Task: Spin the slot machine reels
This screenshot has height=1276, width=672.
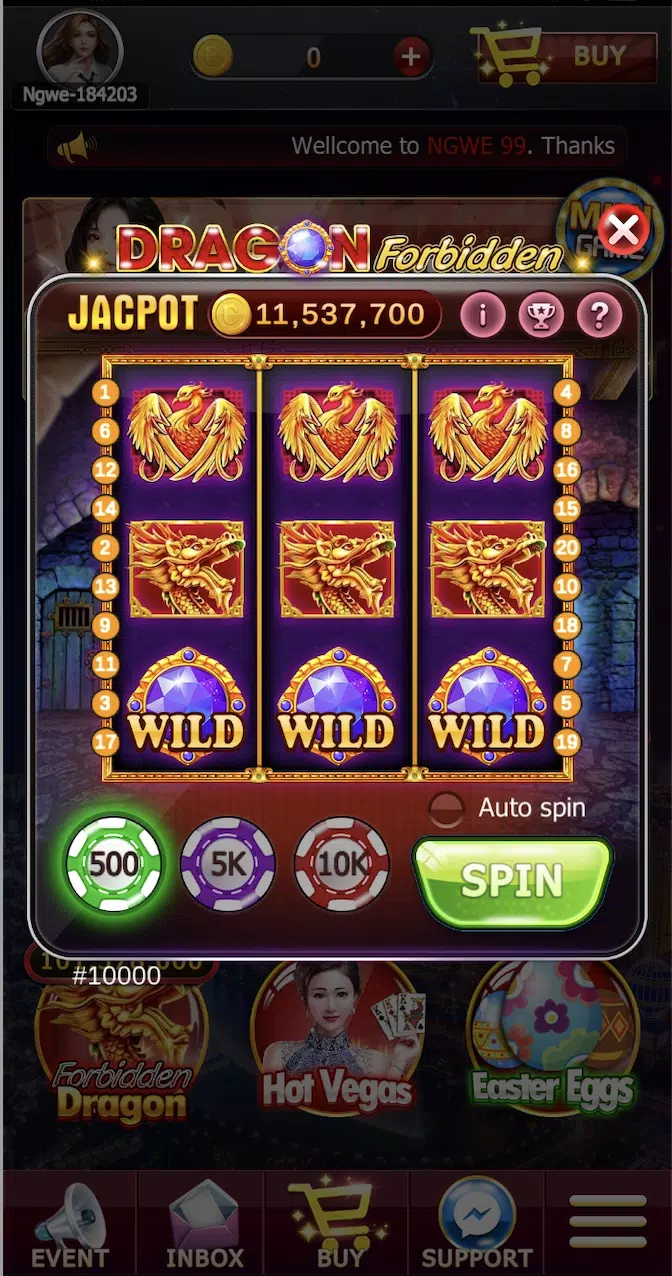Action: (x=512, y=881)
